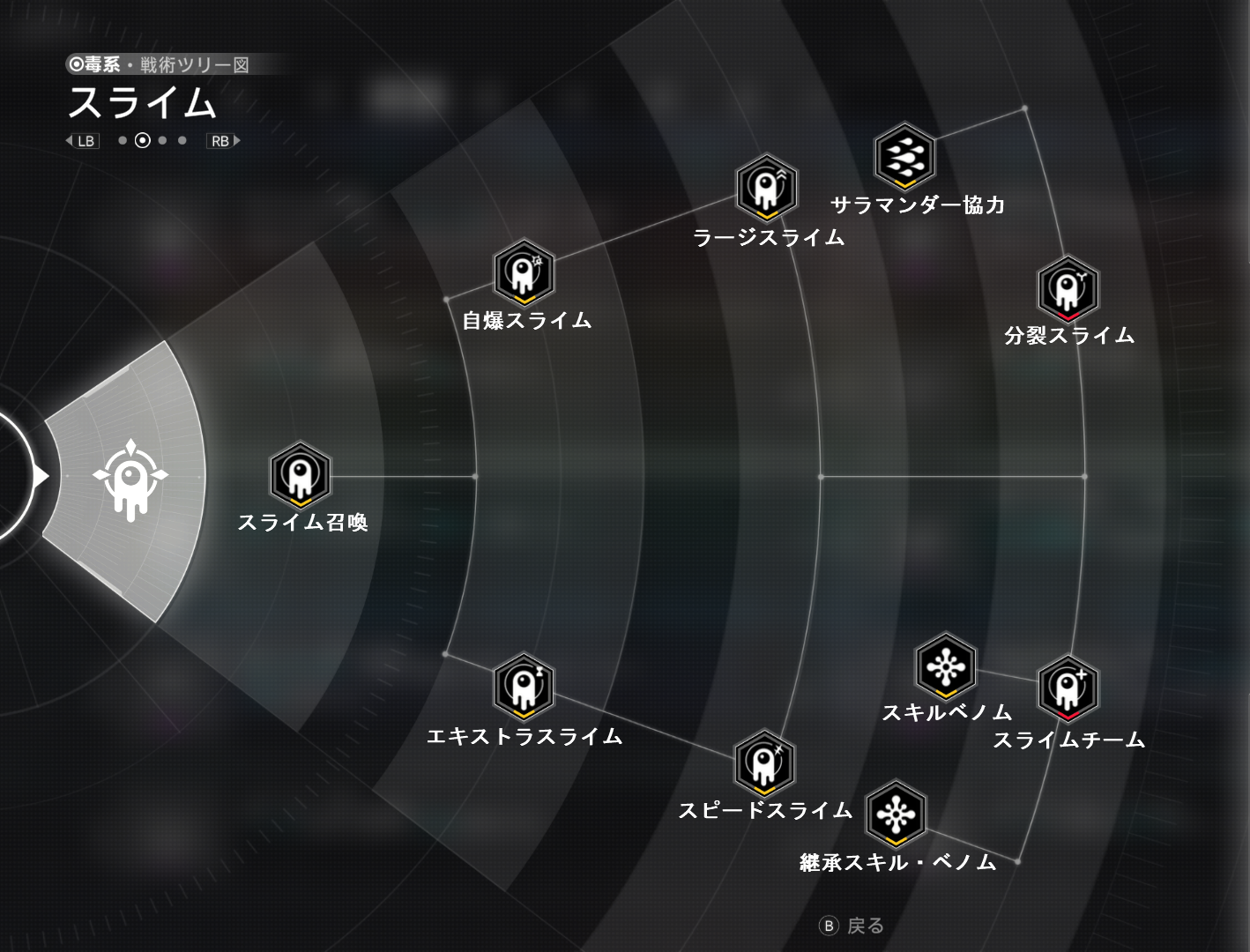The image size is (1250, 952).
Task: Pick the サラマンダー協力 skill node
Action: coord(905,157)
